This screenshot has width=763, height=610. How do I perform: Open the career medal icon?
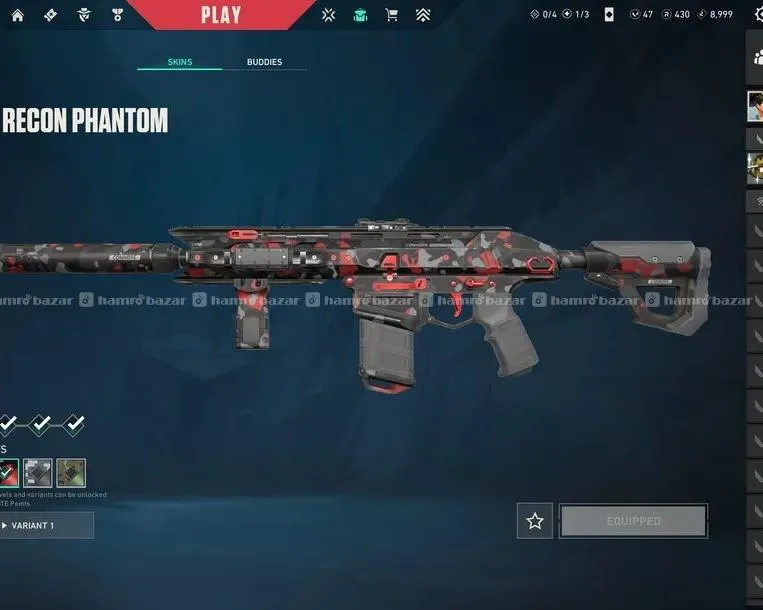[x=116, y=15]
